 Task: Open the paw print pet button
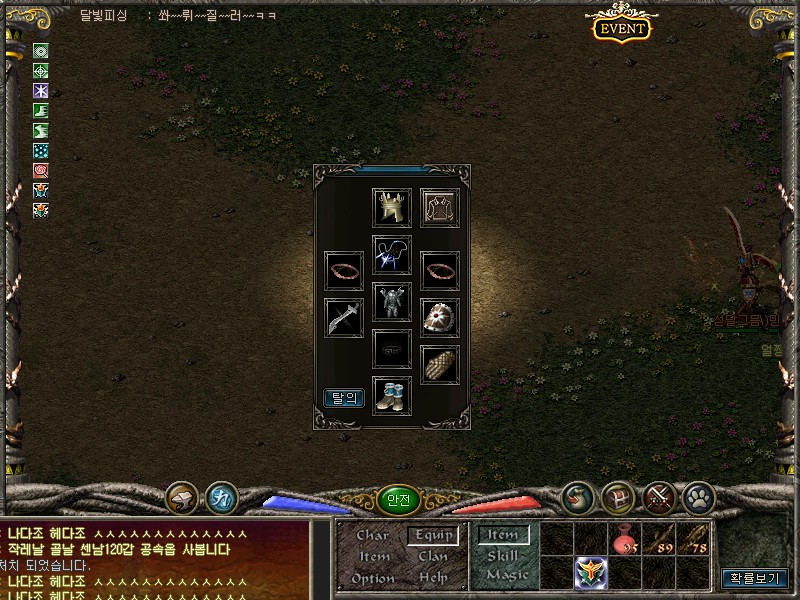pyautogui.click(x=697, y=495)
